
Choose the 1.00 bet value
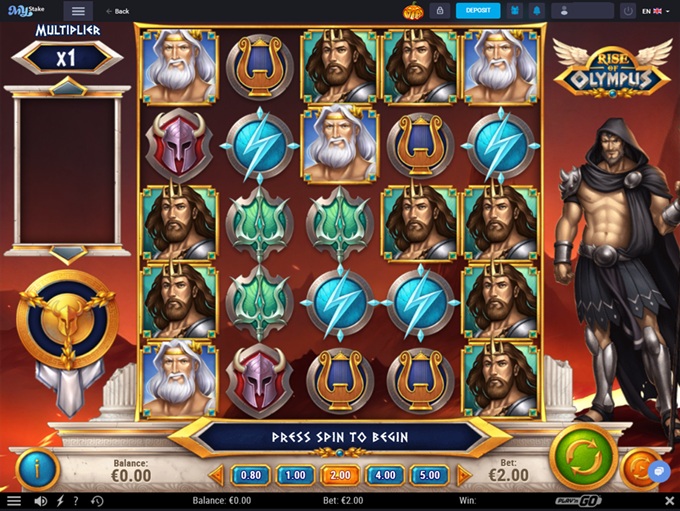[295, 475]
